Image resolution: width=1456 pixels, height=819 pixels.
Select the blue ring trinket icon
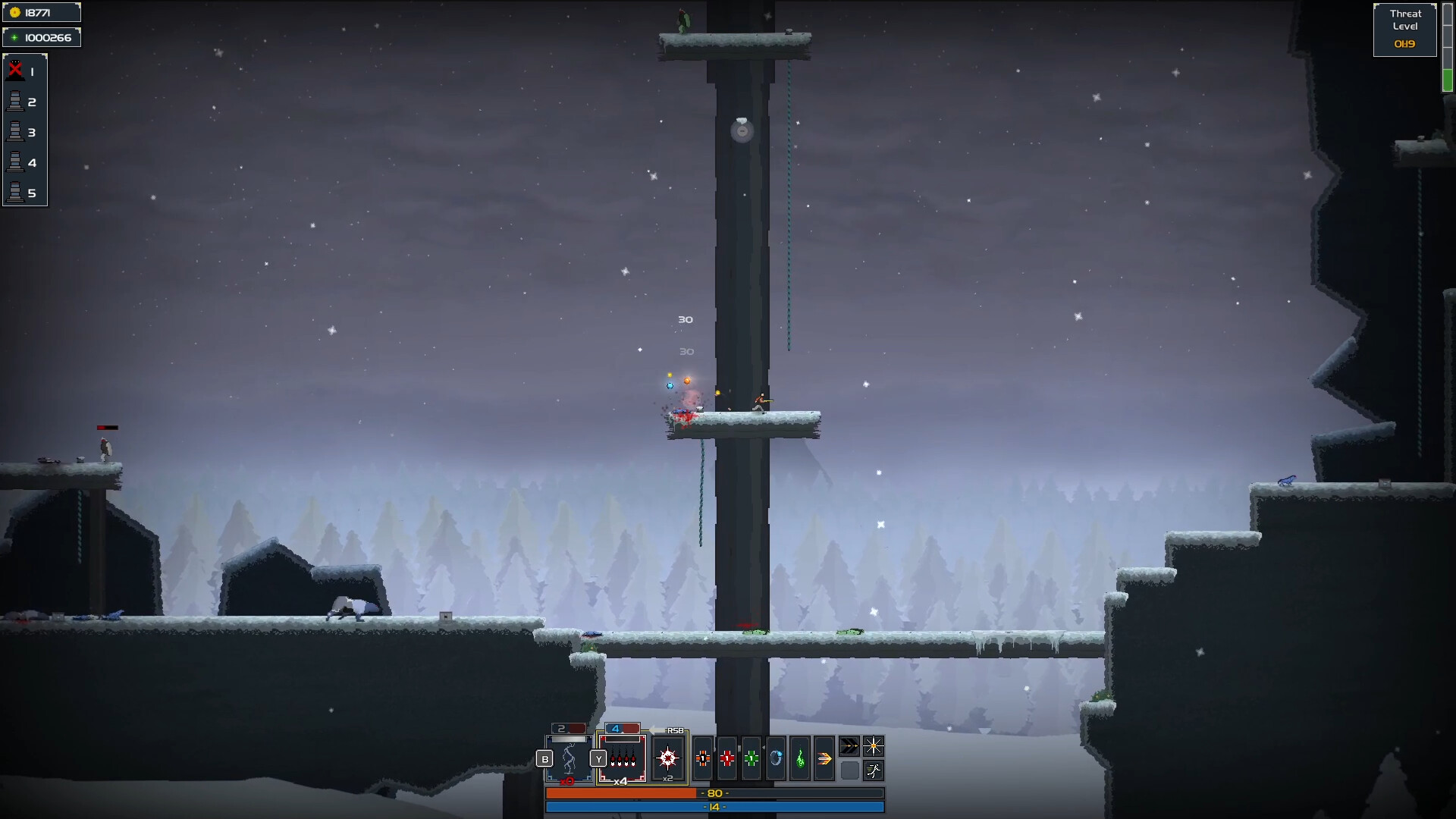click(x=776, y=757)
